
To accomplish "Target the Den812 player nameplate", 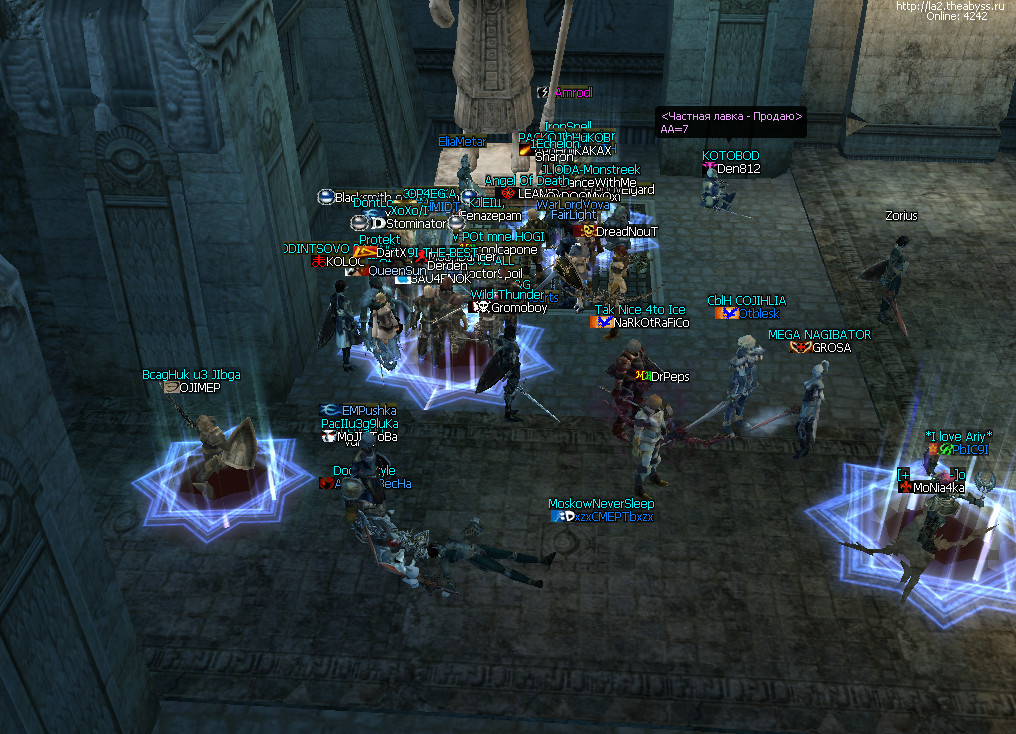I will coord(739,169).
